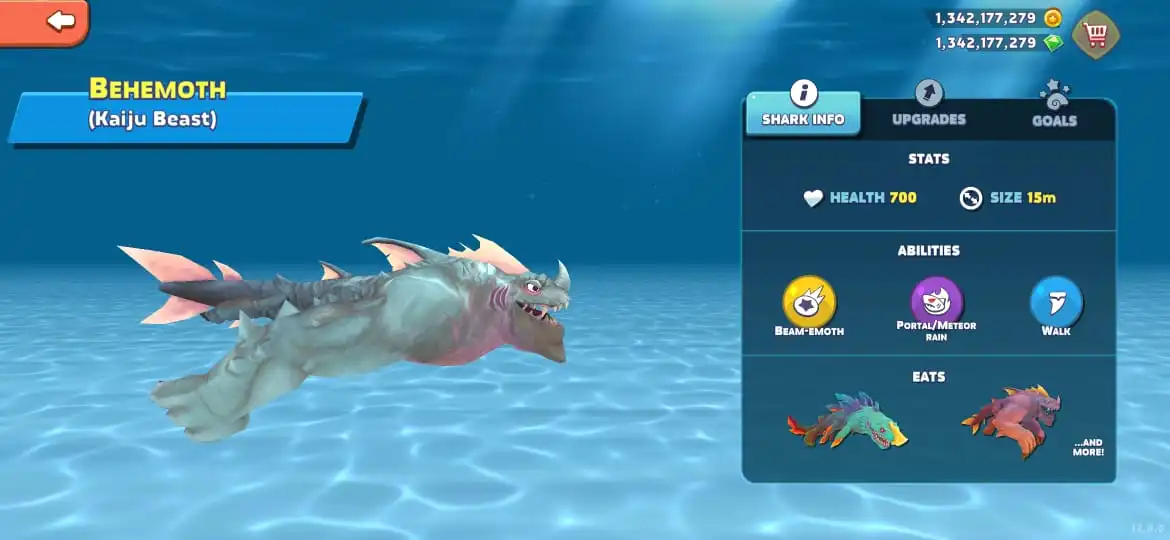Go back using the orange arrow button
The height and width of the screenshot is (540, 1170).
click(45, 20)
